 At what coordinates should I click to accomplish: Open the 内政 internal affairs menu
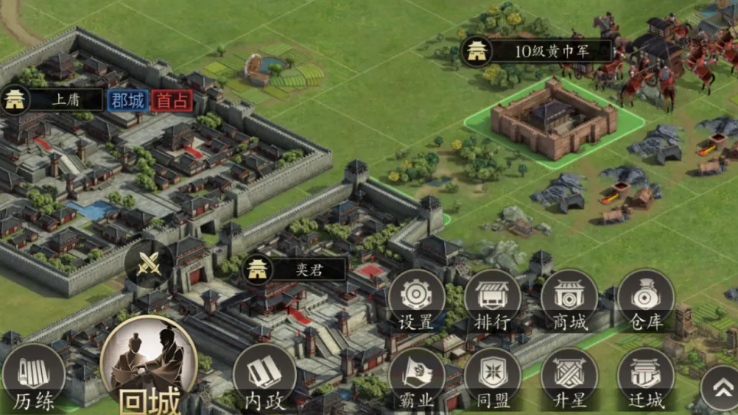coord(264,378)
